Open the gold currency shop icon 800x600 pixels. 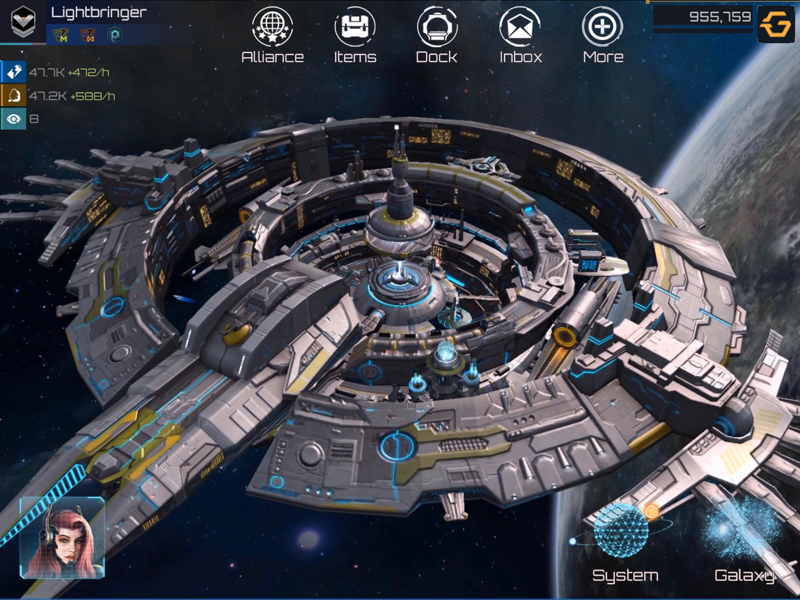point(775,24)
